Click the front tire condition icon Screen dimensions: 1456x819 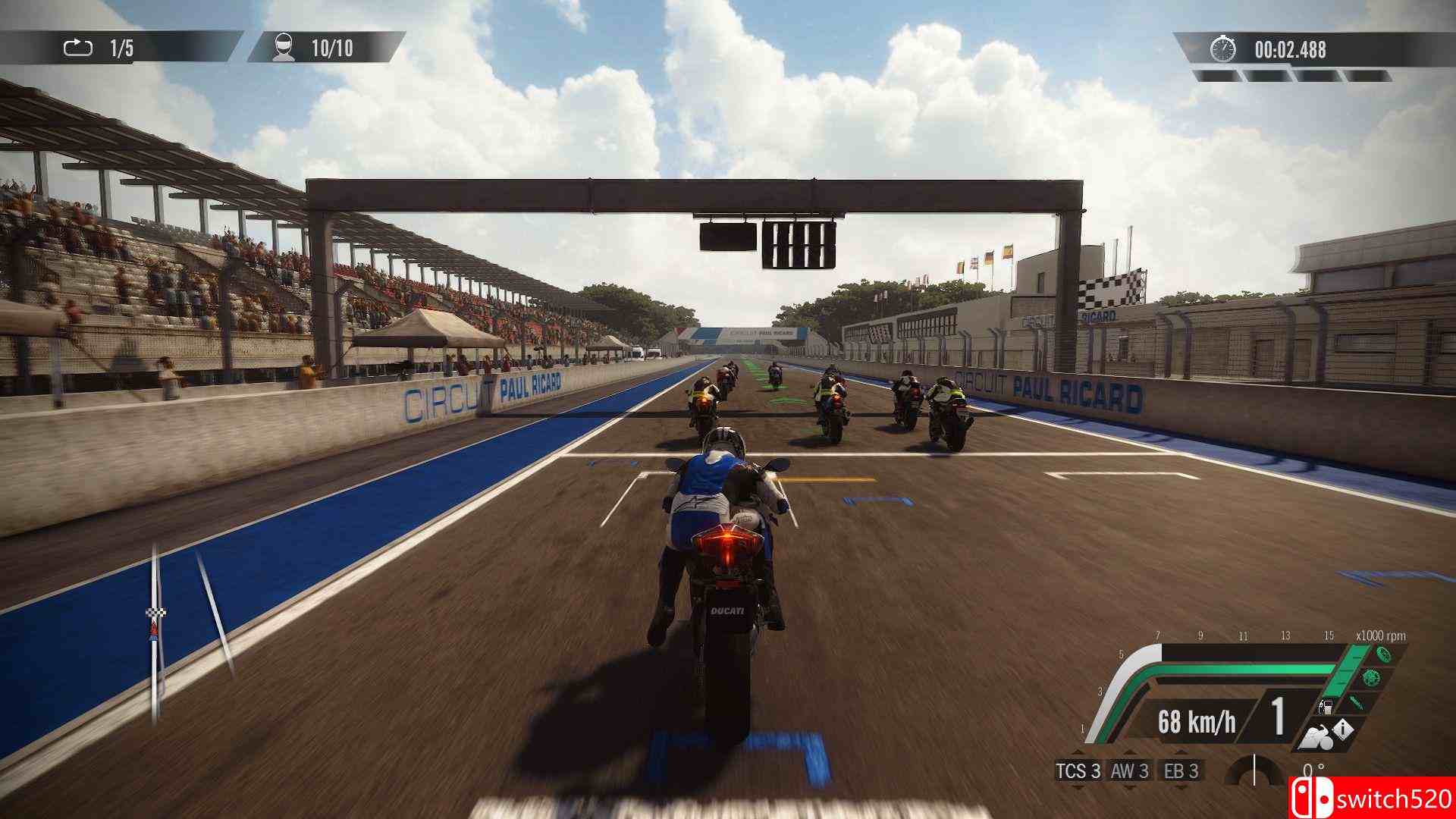1385,655
